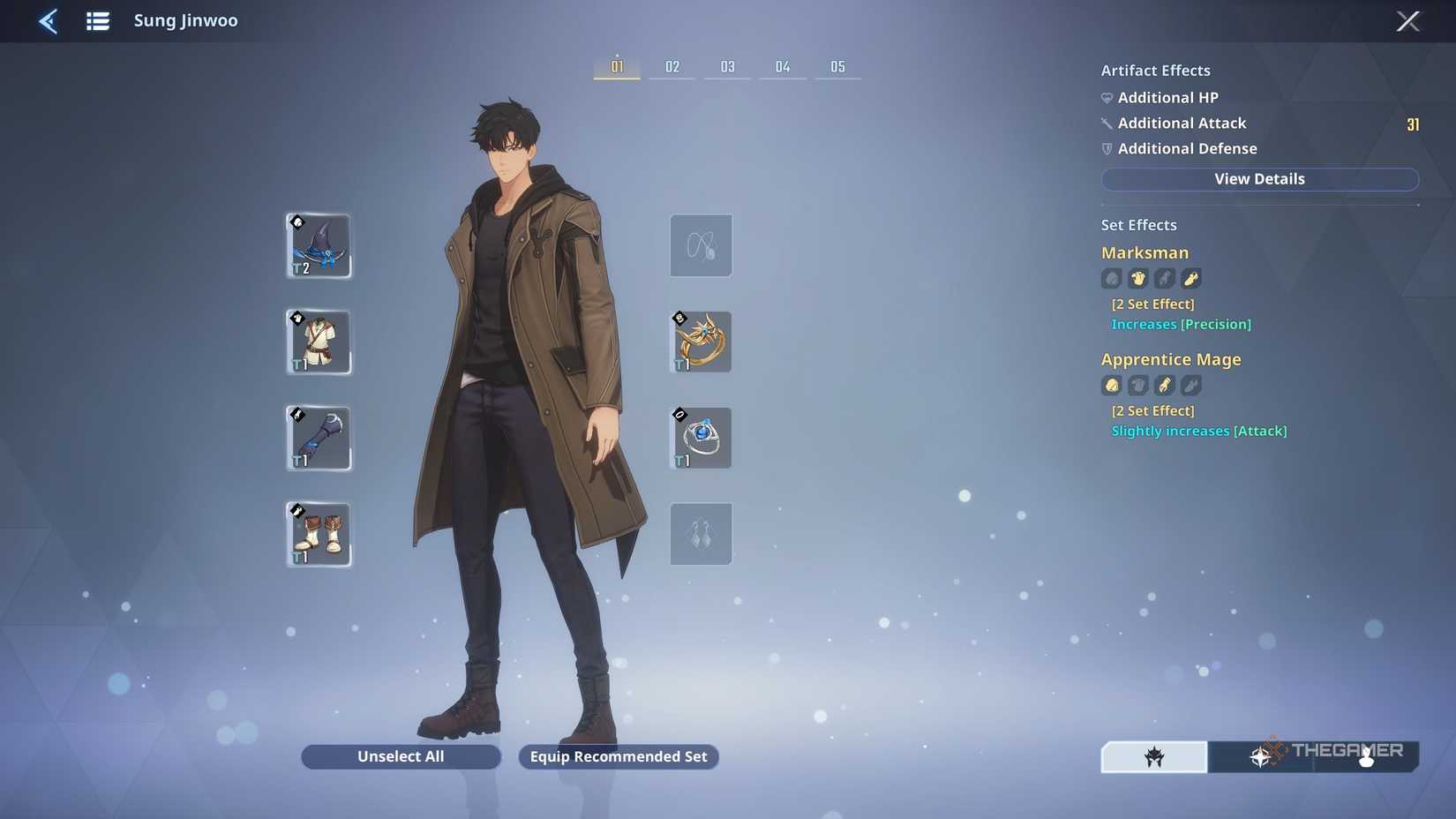Viewport: 1456px width, 819px height.
Task: Click the Unselect All button
Action: coord(400,756)
